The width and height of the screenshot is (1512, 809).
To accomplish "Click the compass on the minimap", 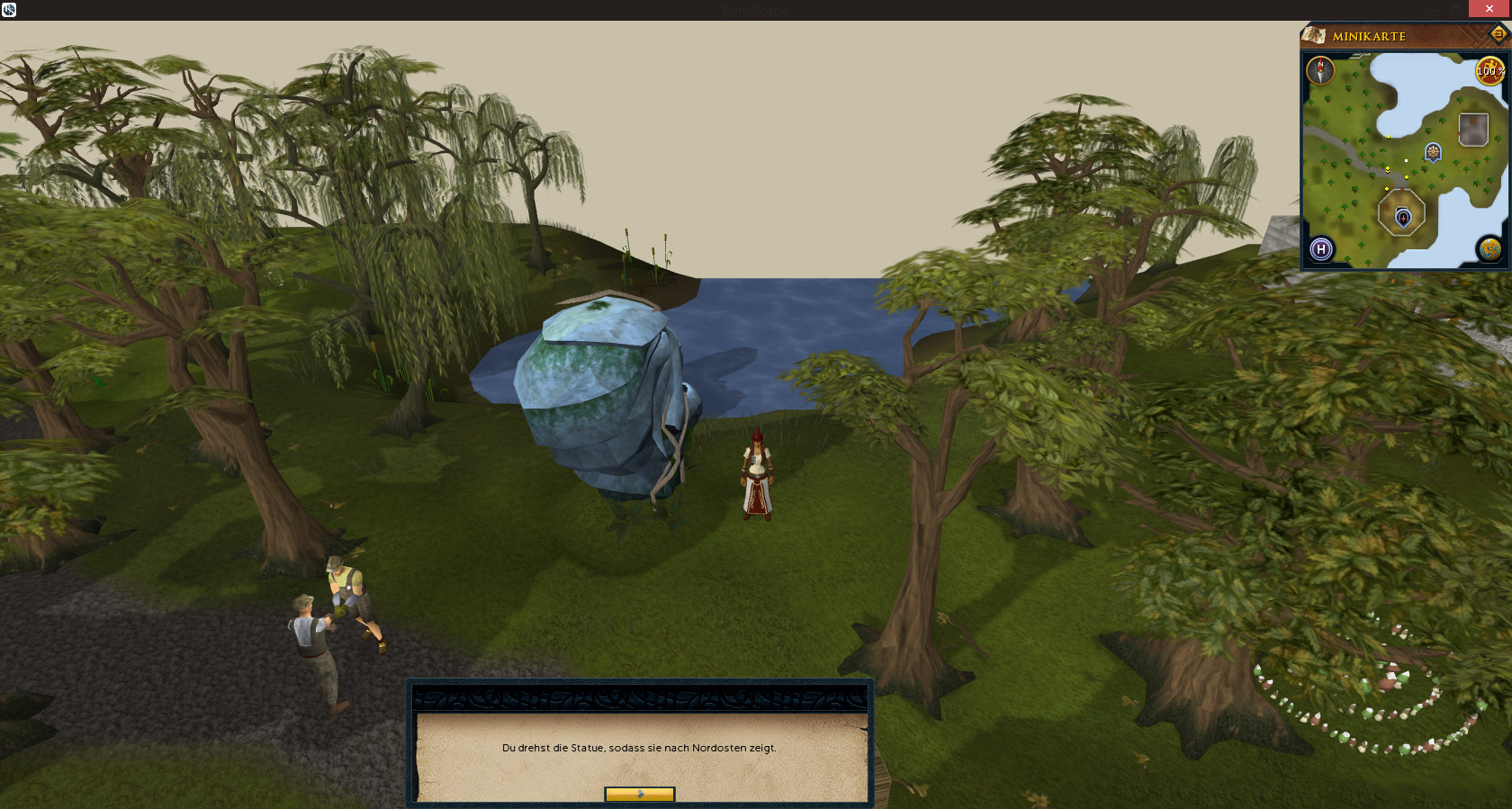I will [1320, 70].
